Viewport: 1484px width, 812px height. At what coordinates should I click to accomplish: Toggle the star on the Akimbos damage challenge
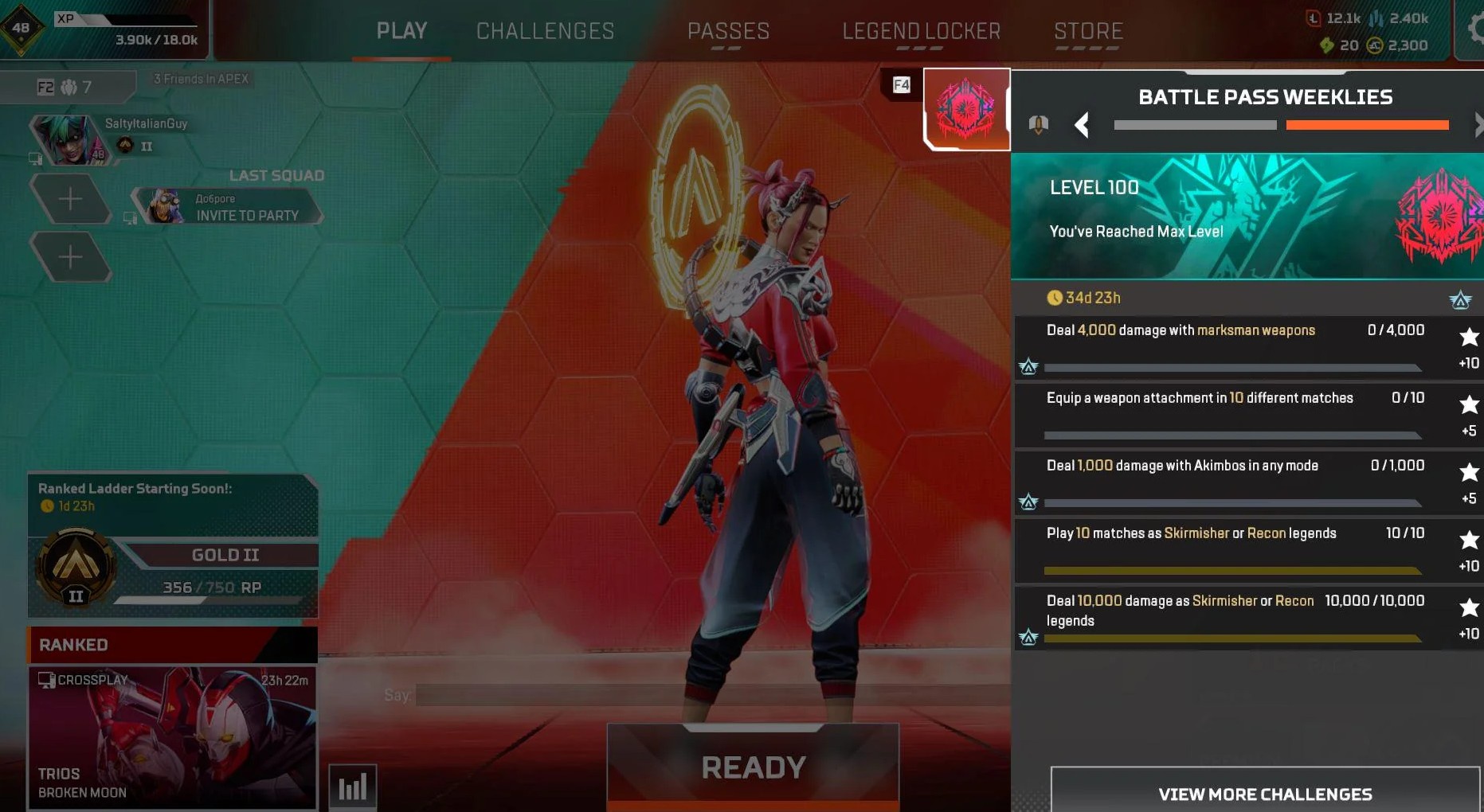tap(1468, 472)
